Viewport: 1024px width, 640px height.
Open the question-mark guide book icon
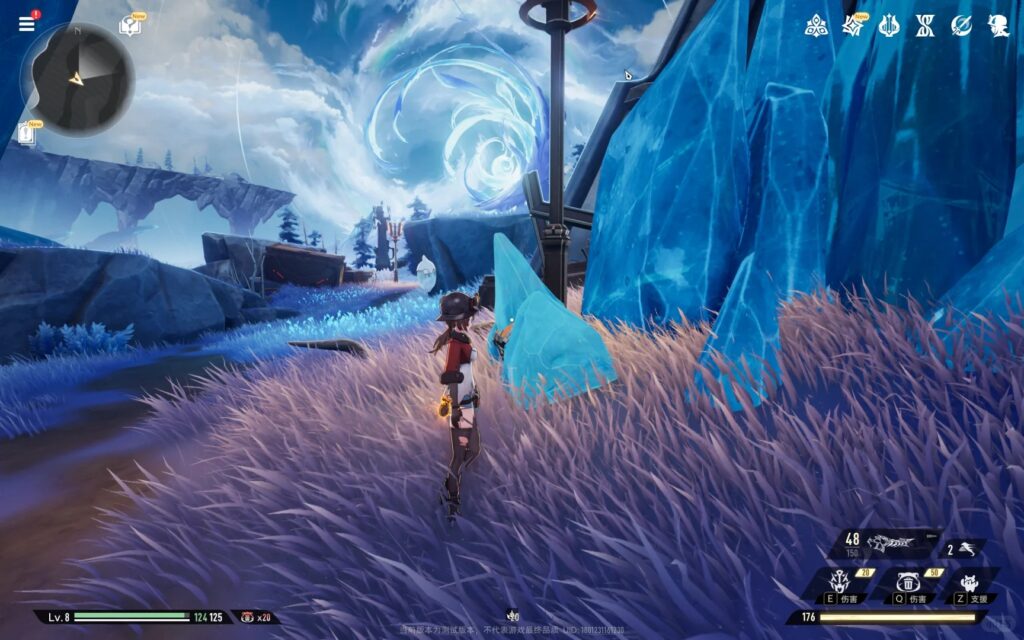click(129, 26)
